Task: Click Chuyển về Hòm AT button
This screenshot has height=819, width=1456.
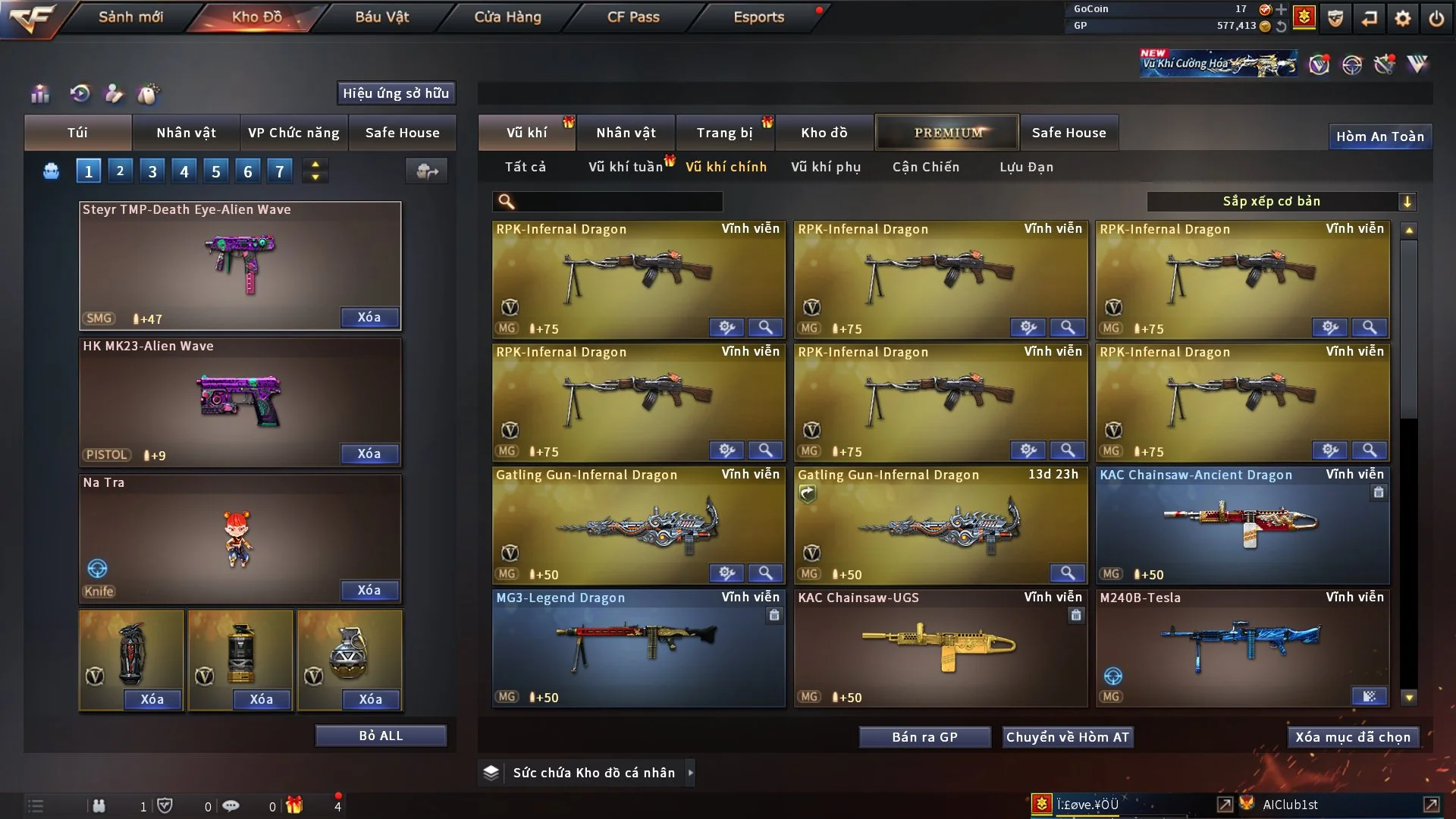Action: (x=1067, y=737)
